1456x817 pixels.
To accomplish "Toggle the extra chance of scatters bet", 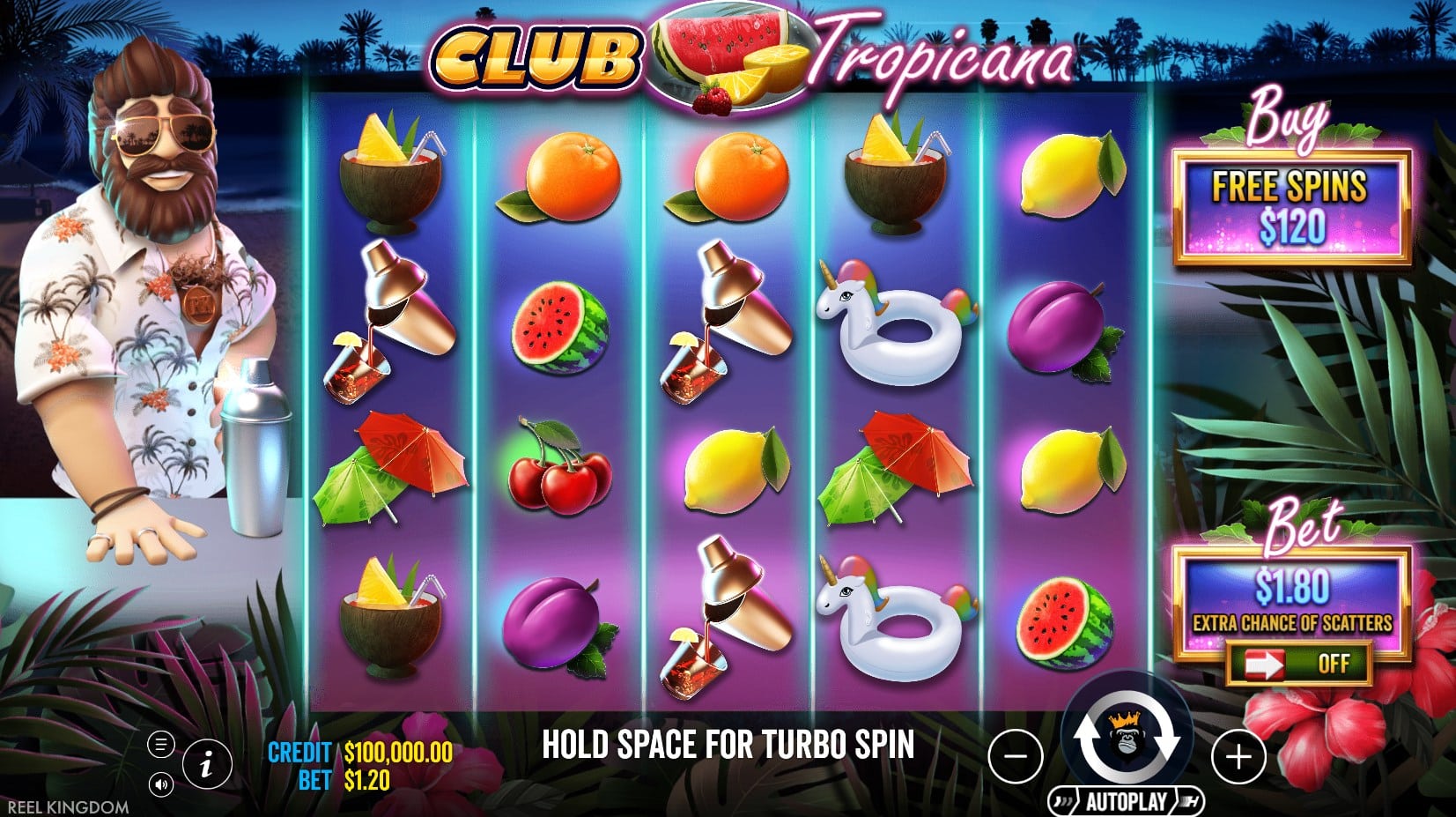I will point(1298,664).
